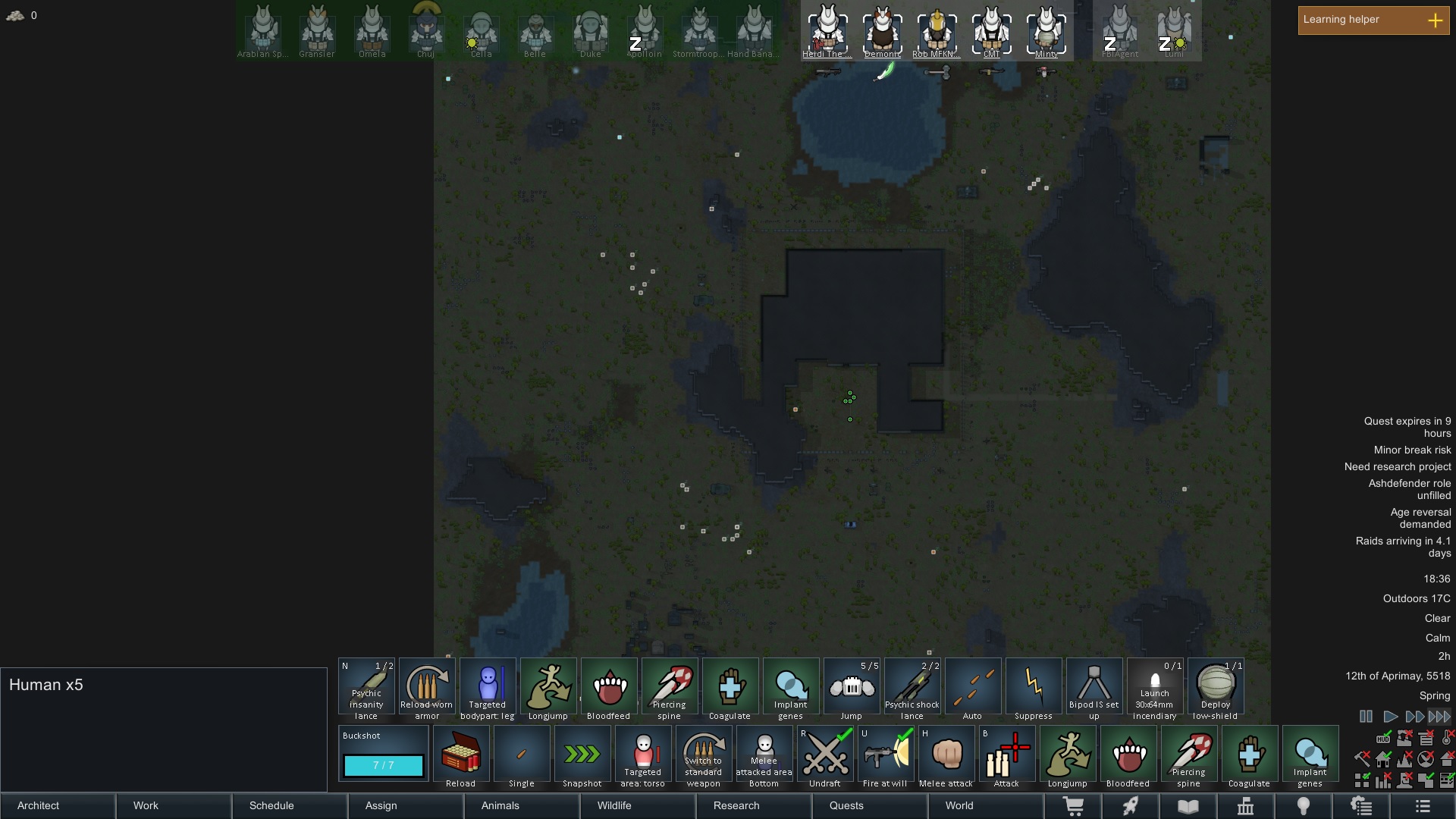Click the Raids arriving alert
Image resolution: width=1456 pixels, height=819 pixels.
1402,547
